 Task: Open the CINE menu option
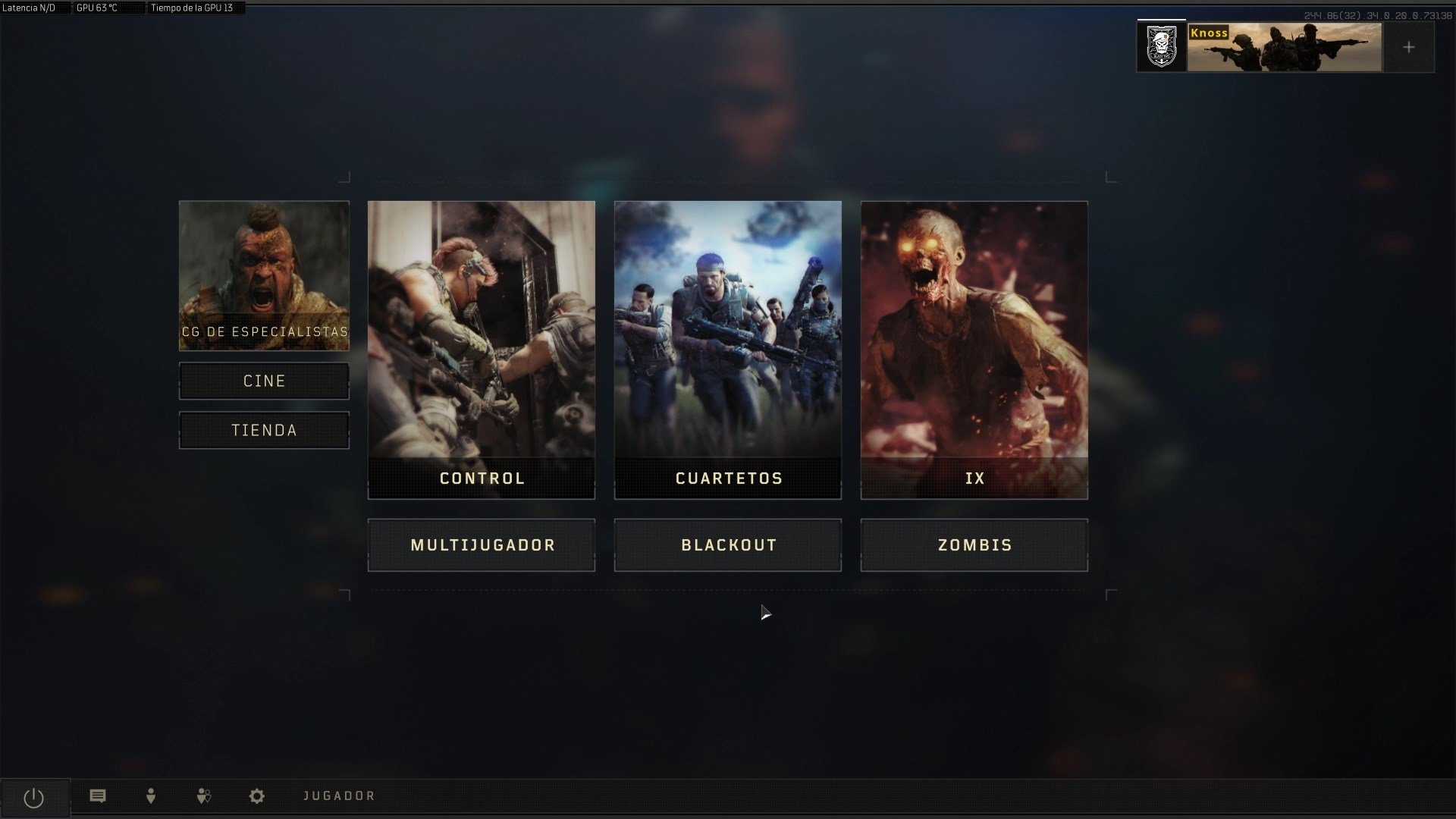264,381
